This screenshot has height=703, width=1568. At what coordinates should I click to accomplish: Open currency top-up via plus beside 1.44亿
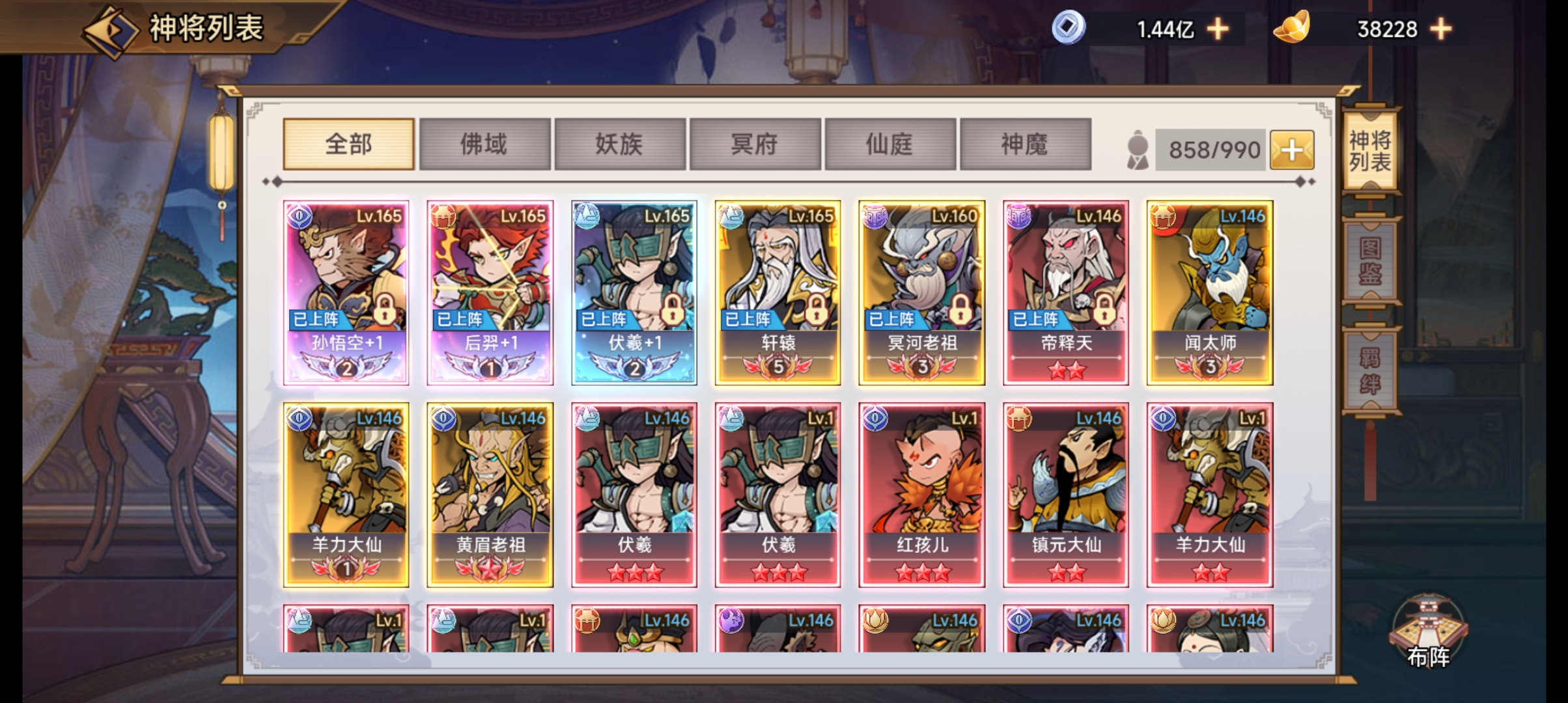click(1217, 28)
